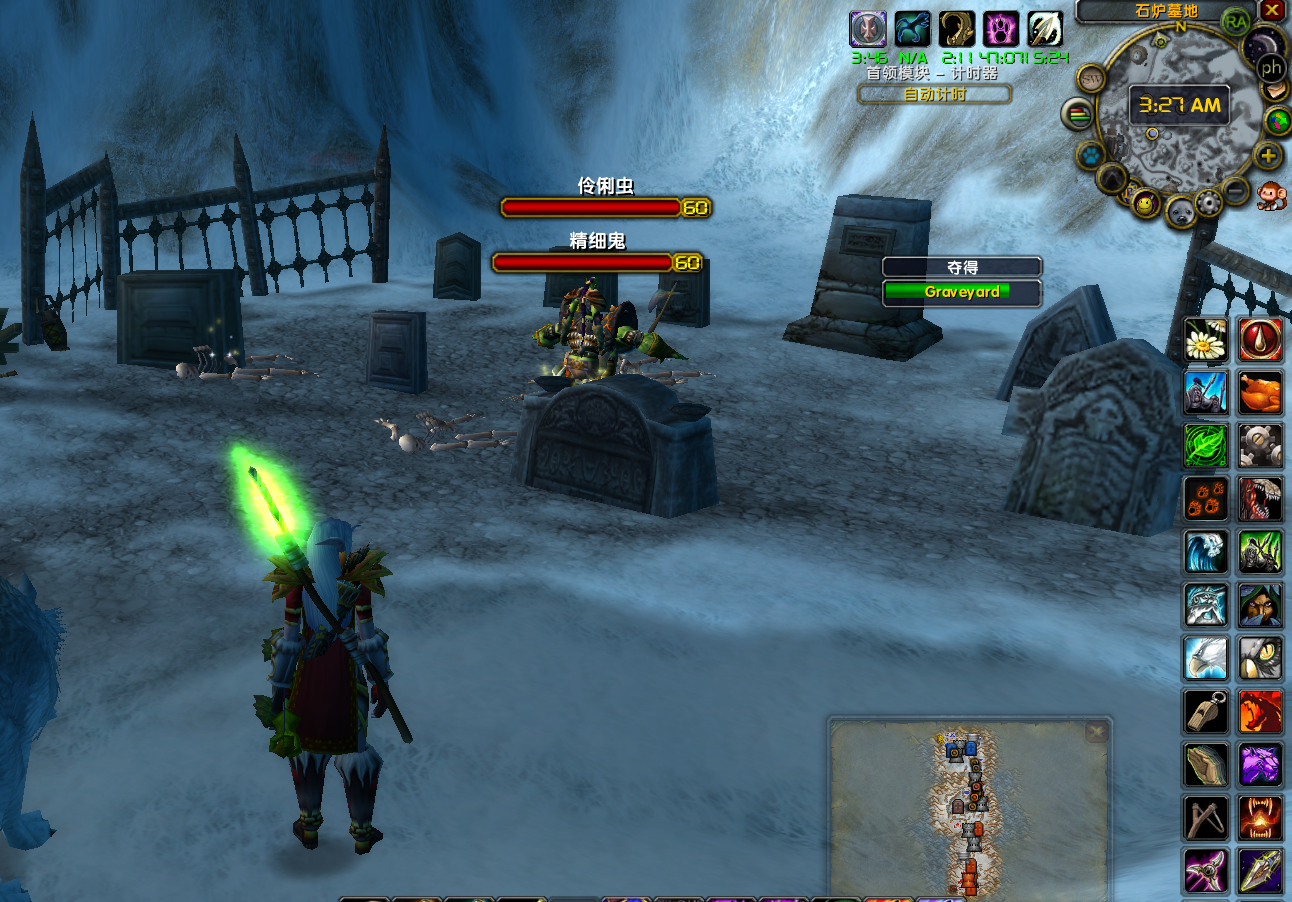Close the battlefield zone map
Image resolution: width=1292 pixels, height=902 pixels.
click(x=1096, y=732)
